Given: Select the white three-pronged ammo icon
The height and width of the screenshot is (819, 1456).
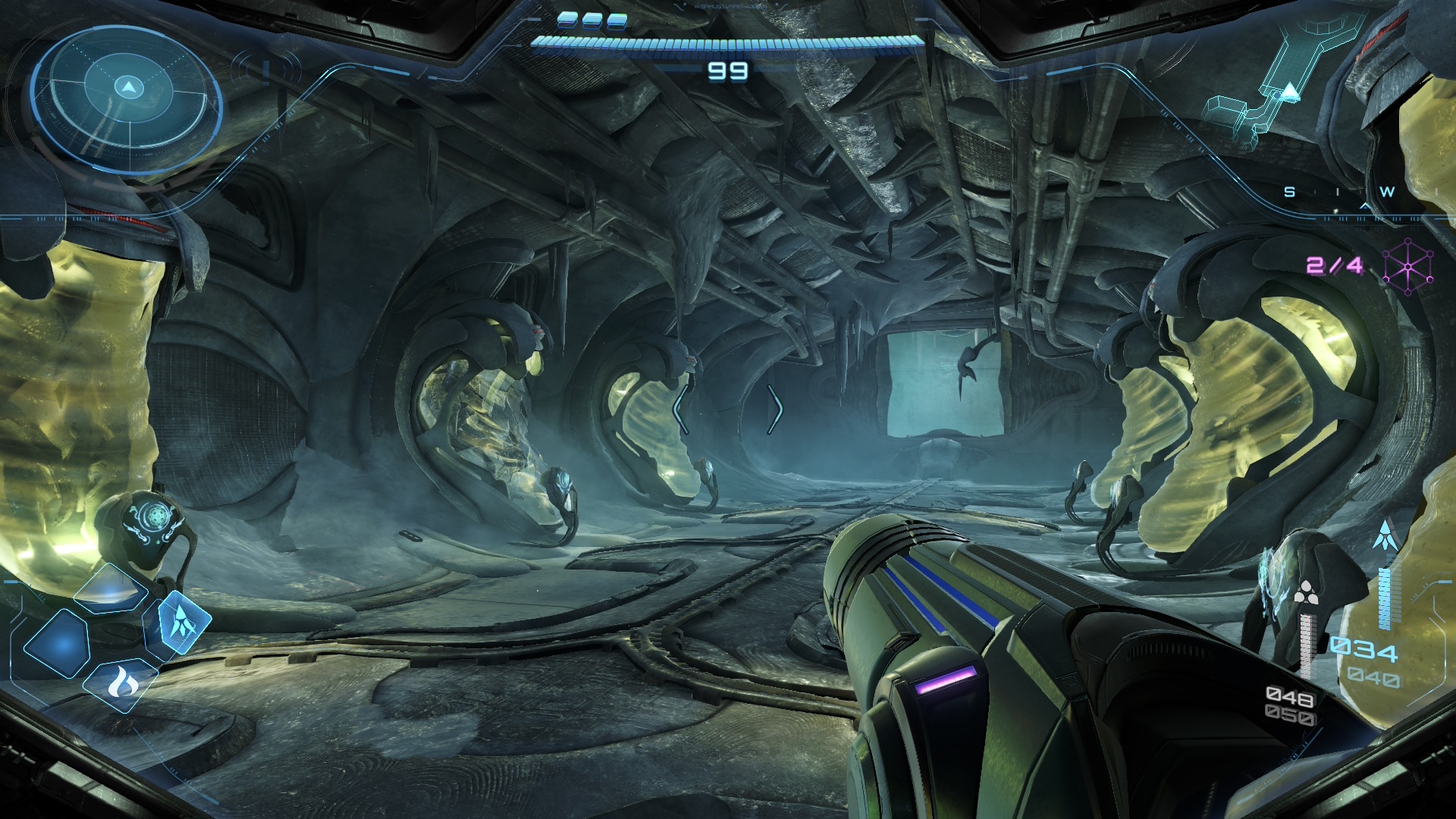Looking at the screenshot, I should coord(1304,595).
